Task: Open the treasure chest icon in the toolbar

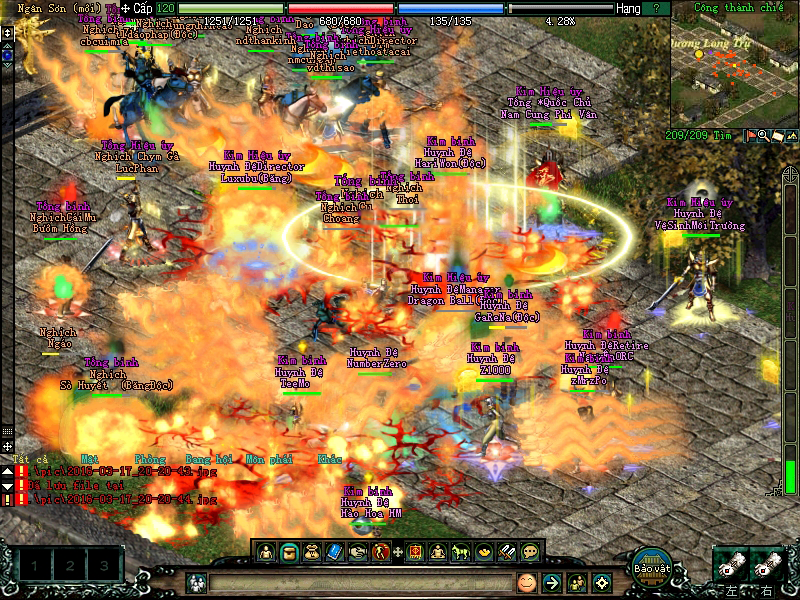Action: tap(288, 551)
